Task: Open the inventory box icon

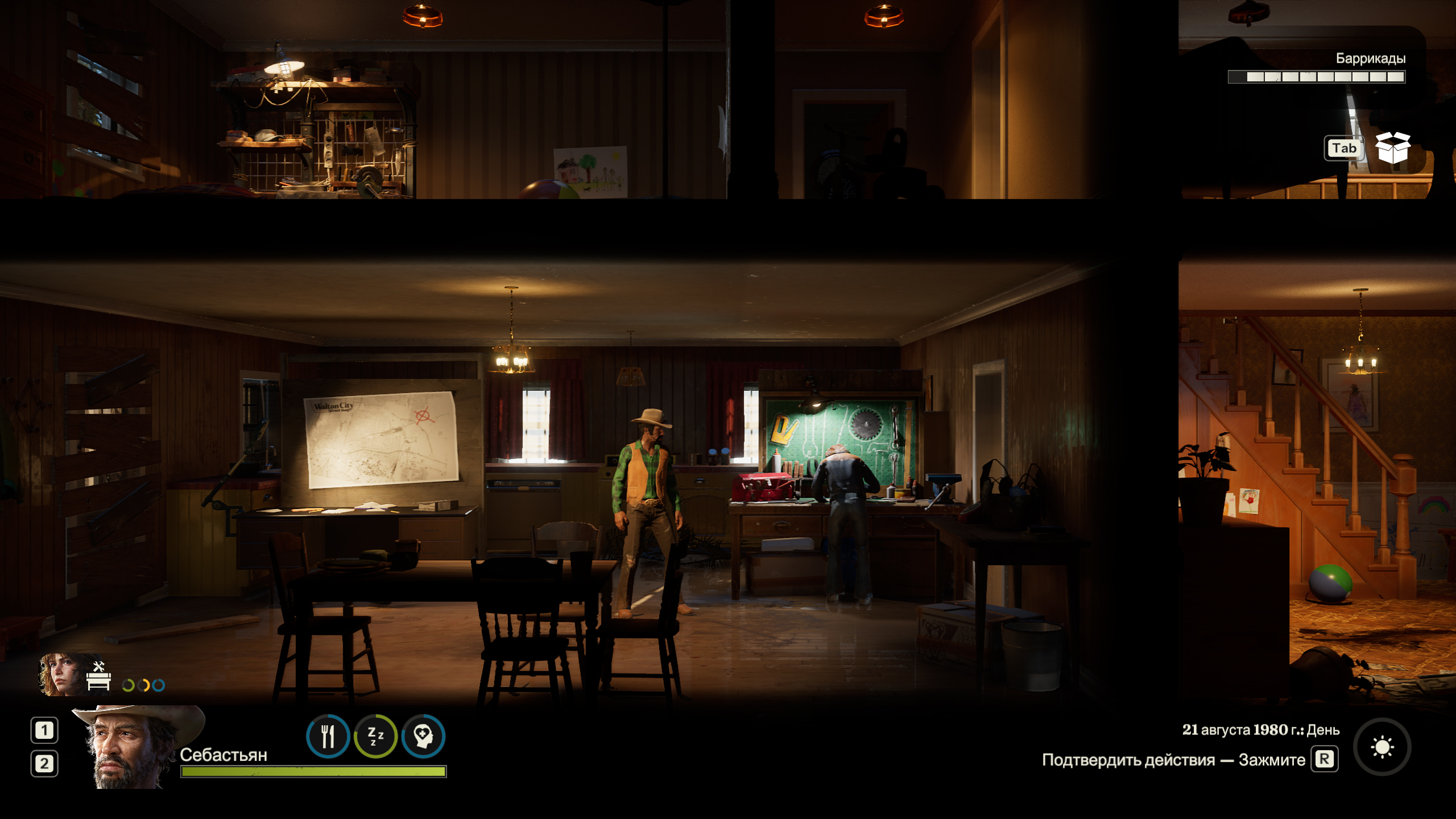Action: pos(1392,148)
